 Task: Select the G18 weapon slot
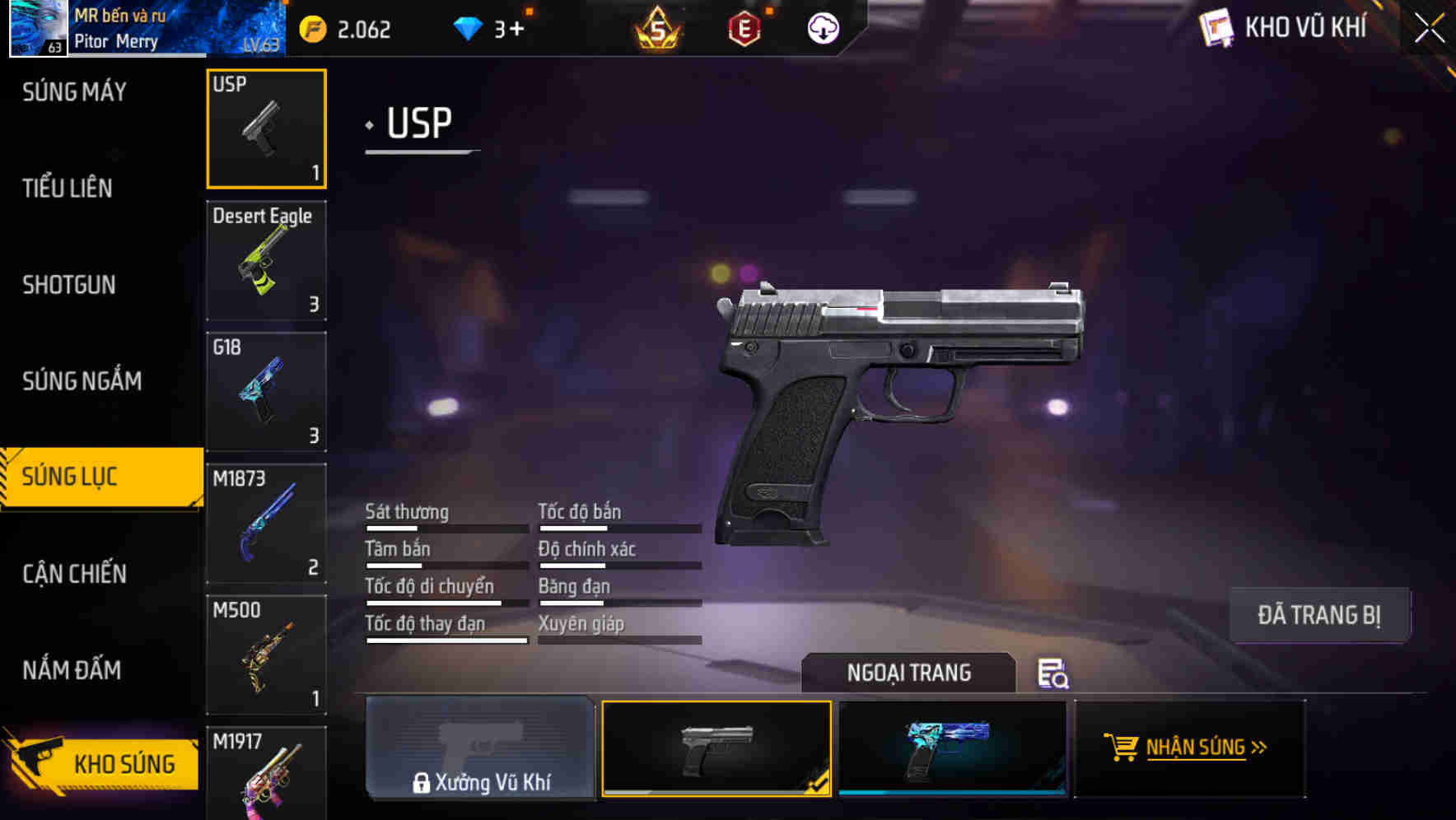coord(266,392)
